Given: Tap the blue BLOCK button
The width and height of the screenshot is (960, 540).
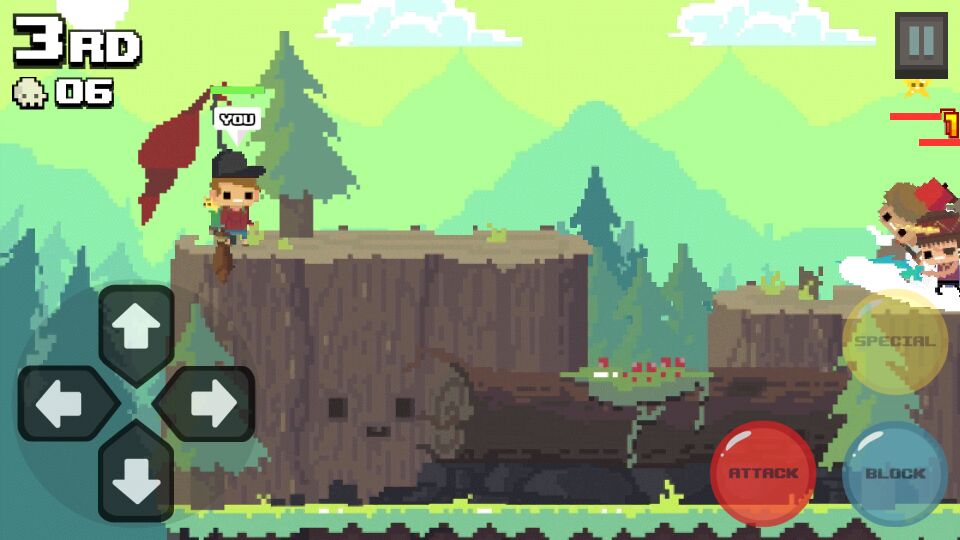Looking at the screenshot, I should click(x=894, y=473).
